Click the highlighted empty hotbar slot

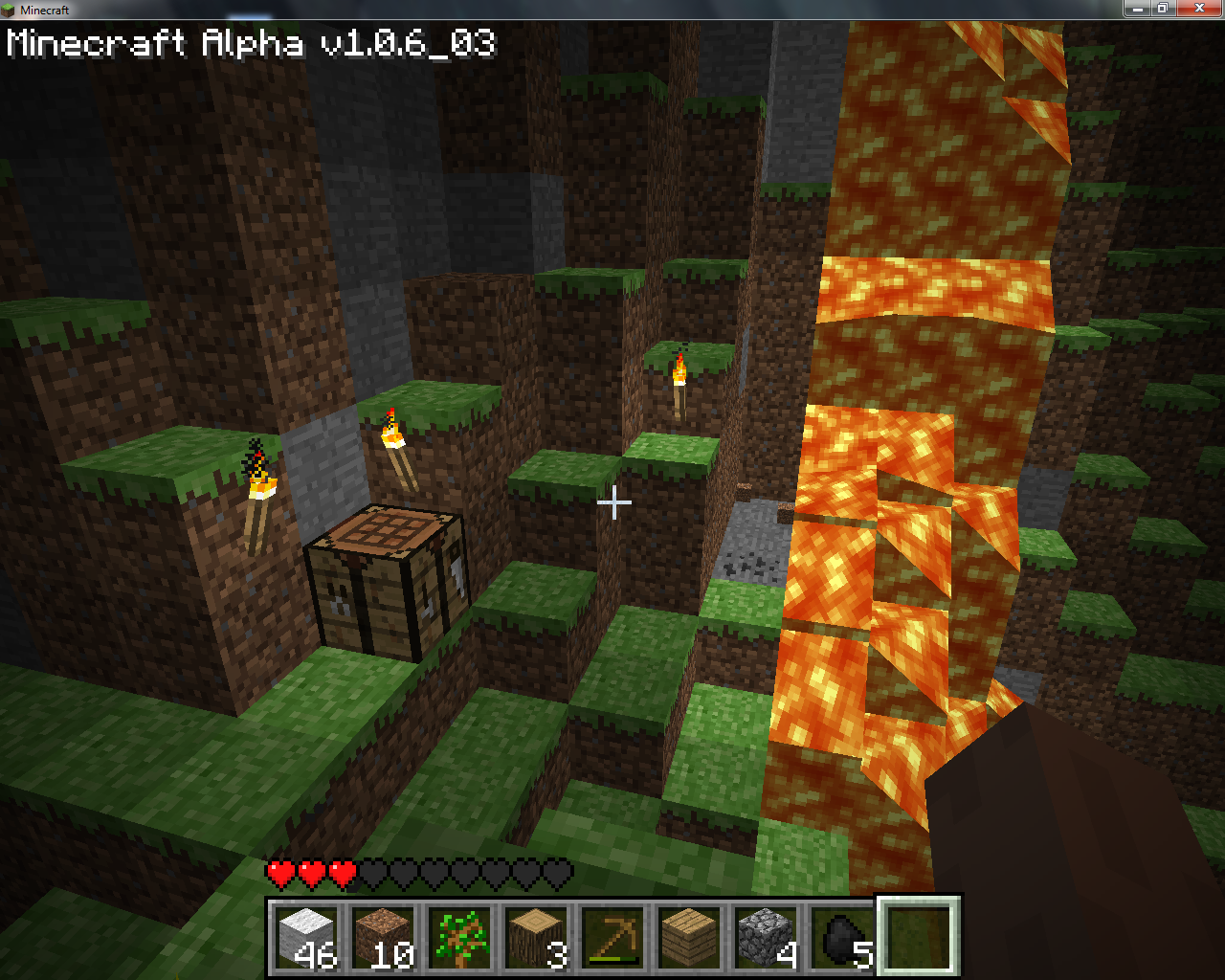[919, 937]
